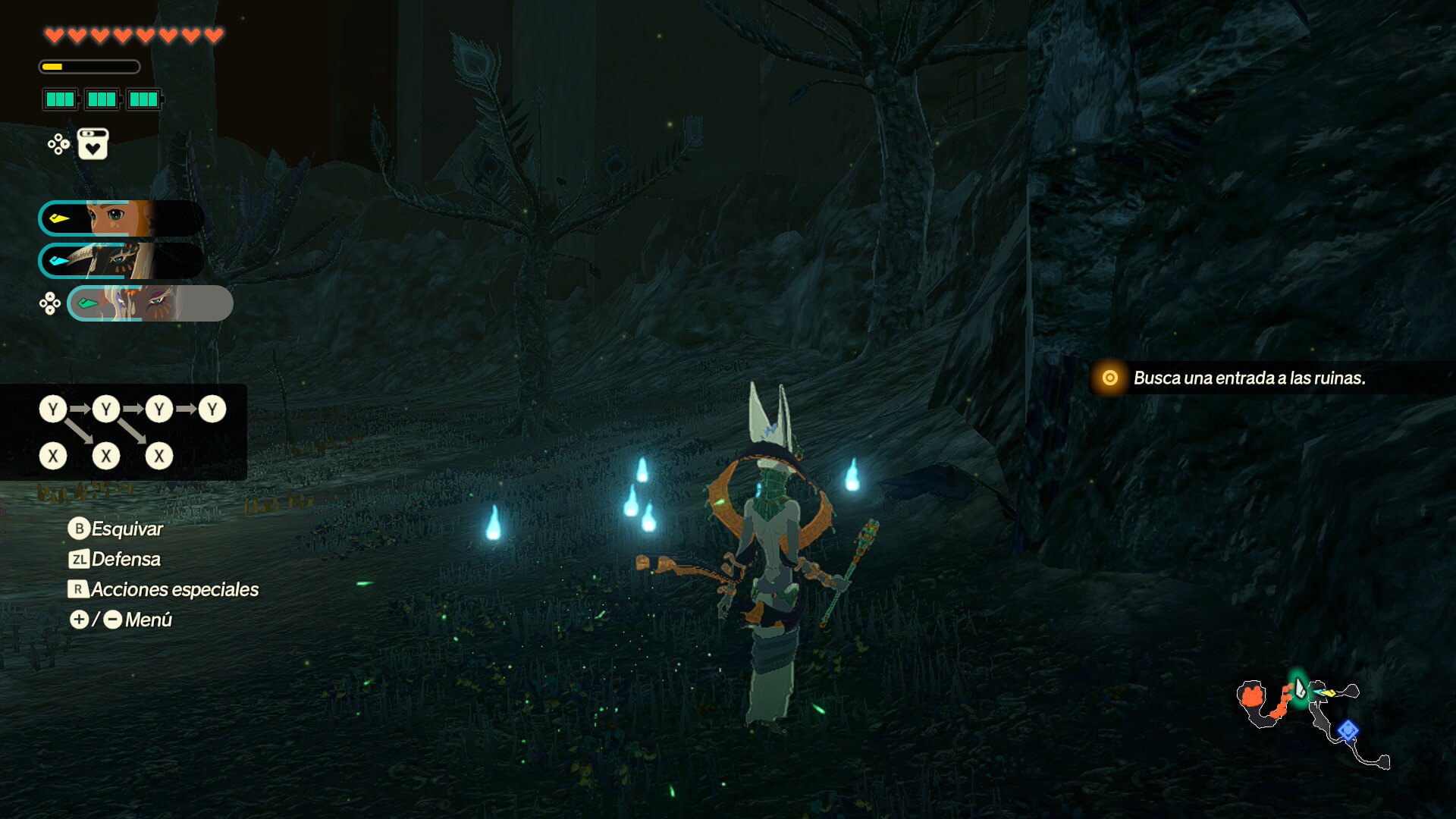Click the blue diamond marker on minimap
This screenshot has height=819, width=1456.
click(x=1347, y=730)
